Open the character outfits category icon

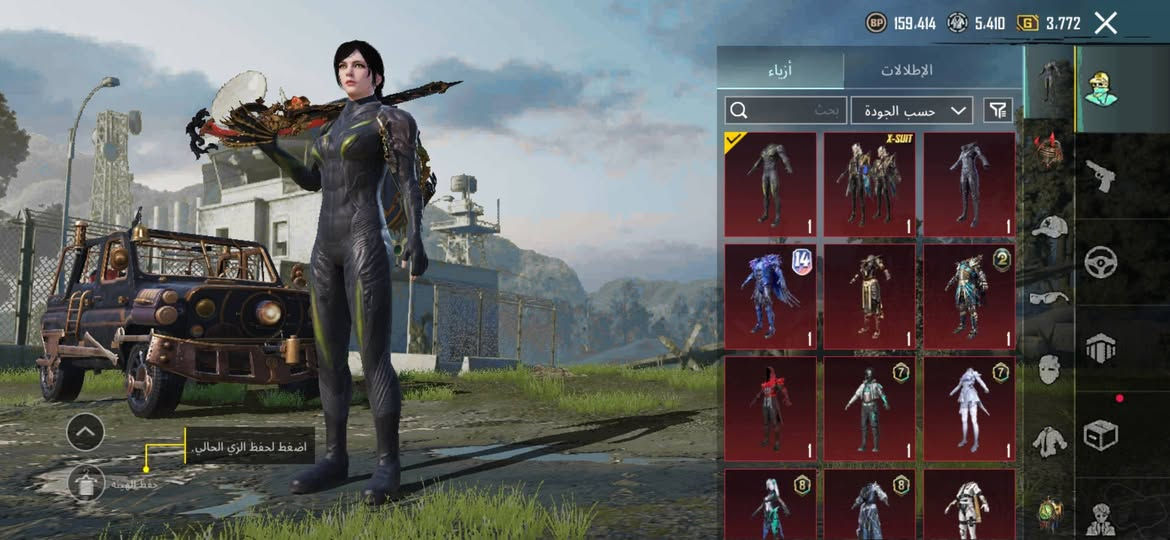click(x=1101, y=88)
